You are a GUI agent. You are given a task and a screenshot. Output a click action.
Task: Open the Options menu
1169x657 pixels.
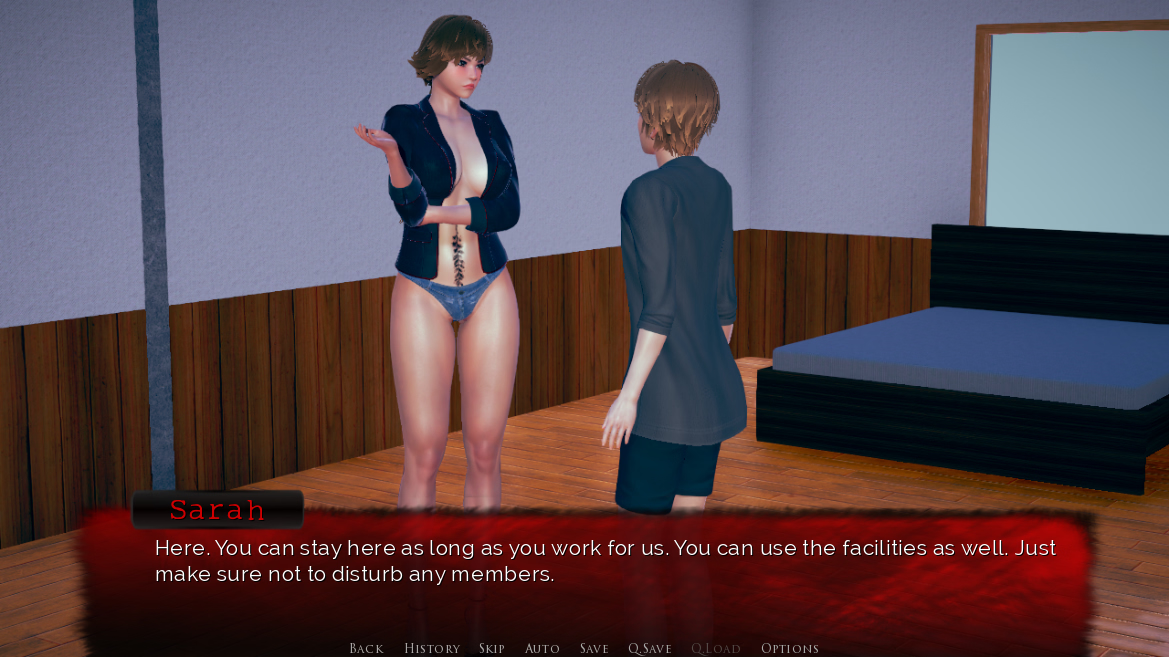coord(790,648)
